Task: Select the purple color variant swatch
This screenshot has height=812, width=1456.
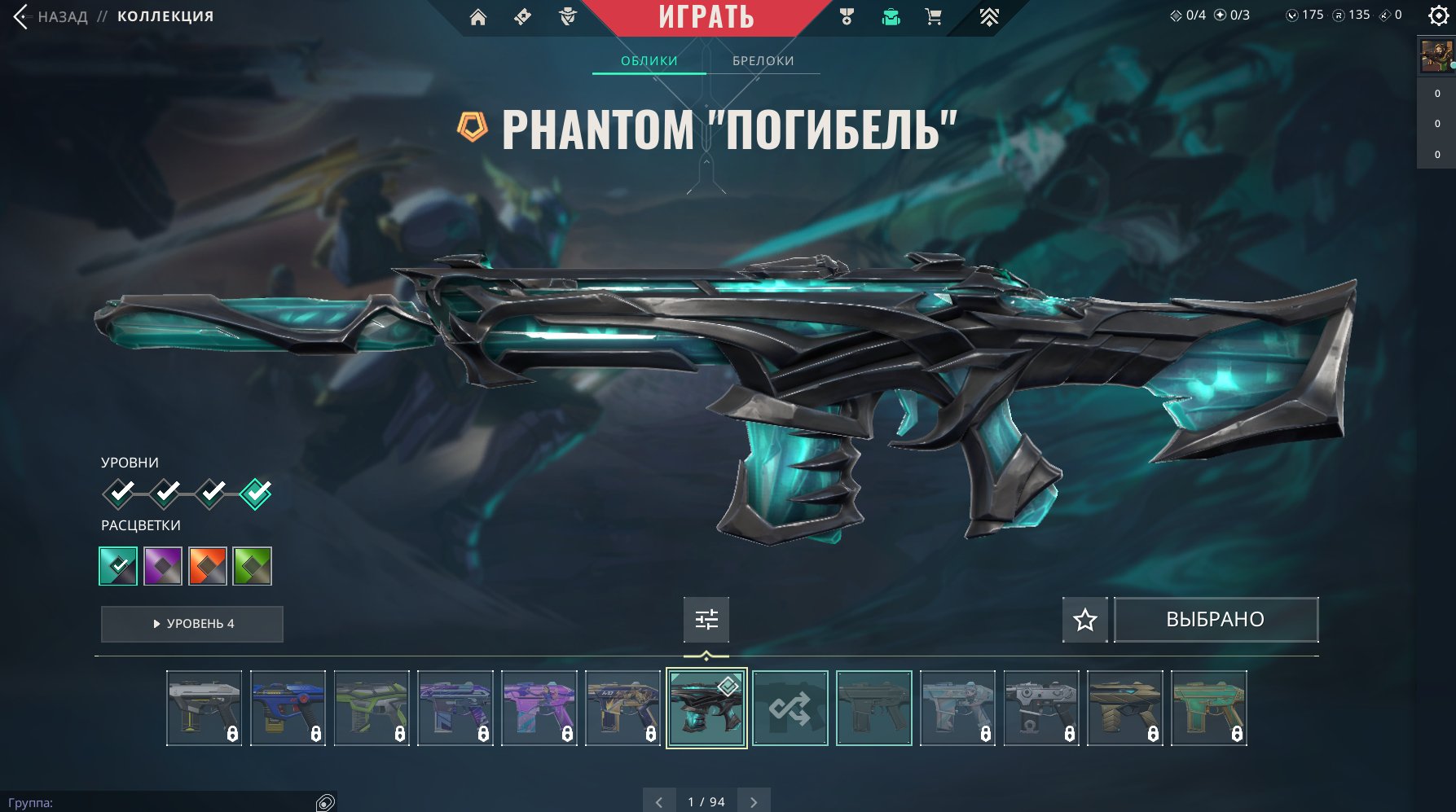Action: [x=163, y=565]
